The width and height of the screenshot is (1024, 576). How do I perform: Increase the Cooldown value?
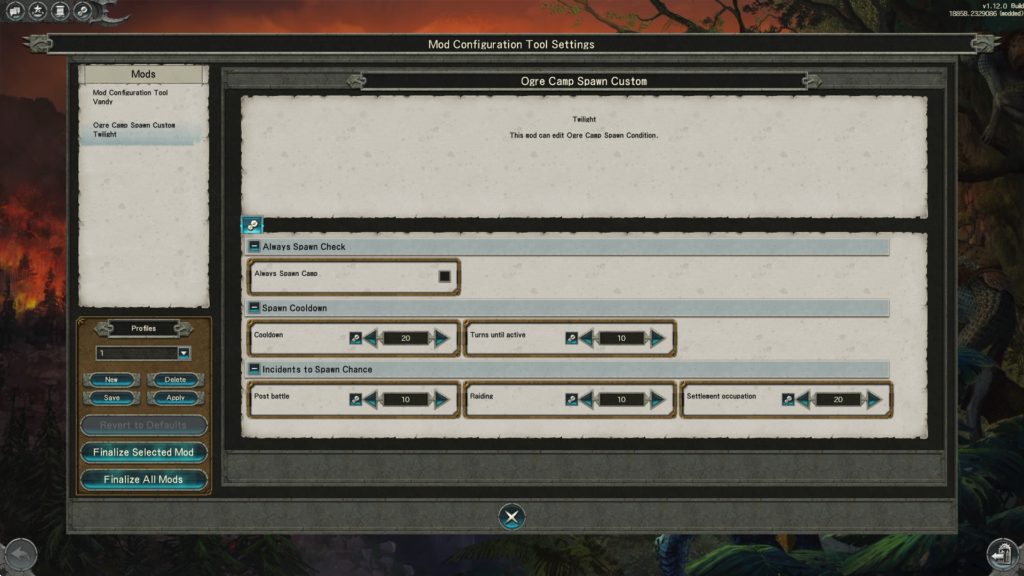click(x=442, y=338)
